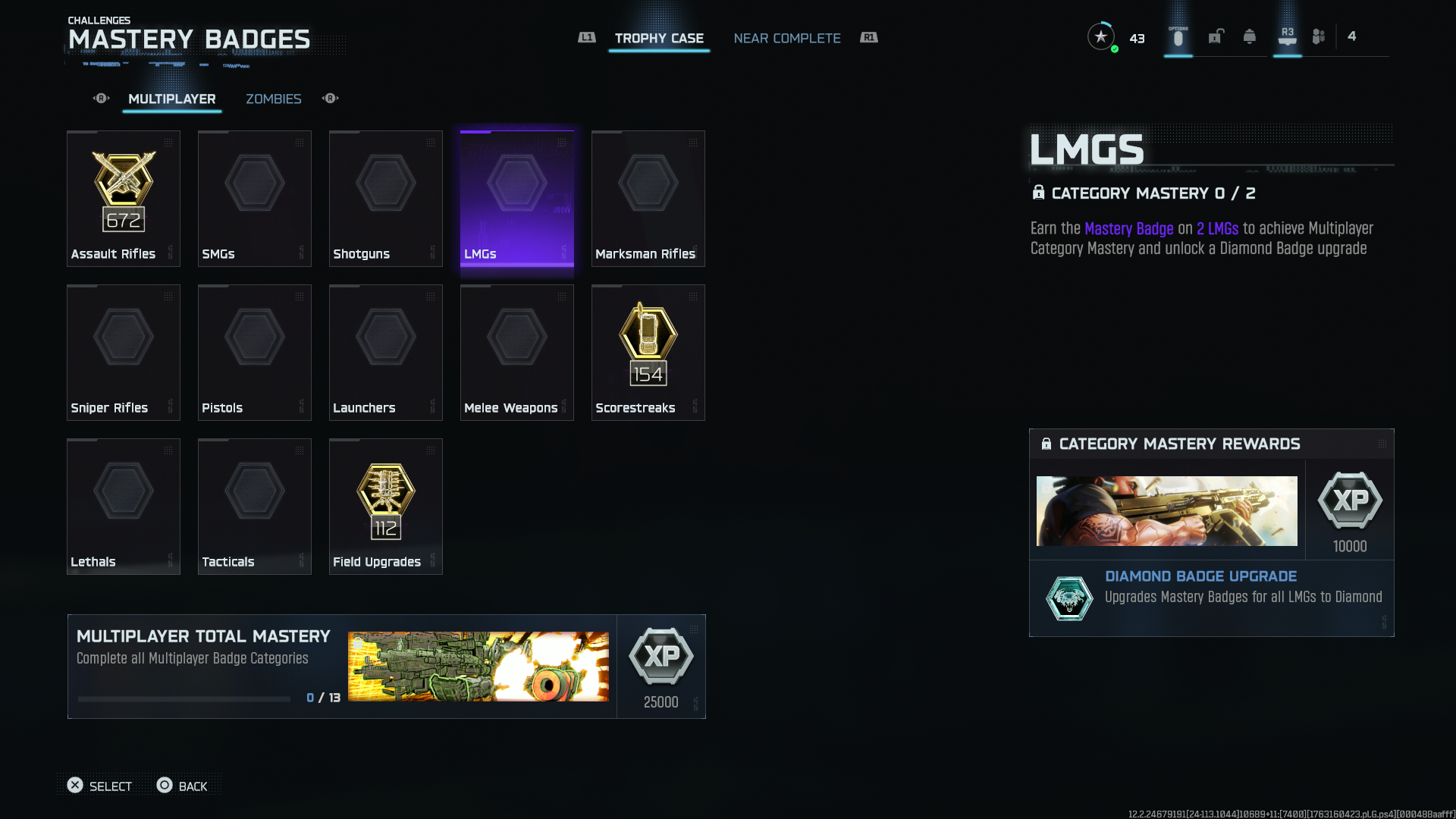Switch to the Zombies badges tab
Viewport: 1456px width, 819px height.
(273, 99)
